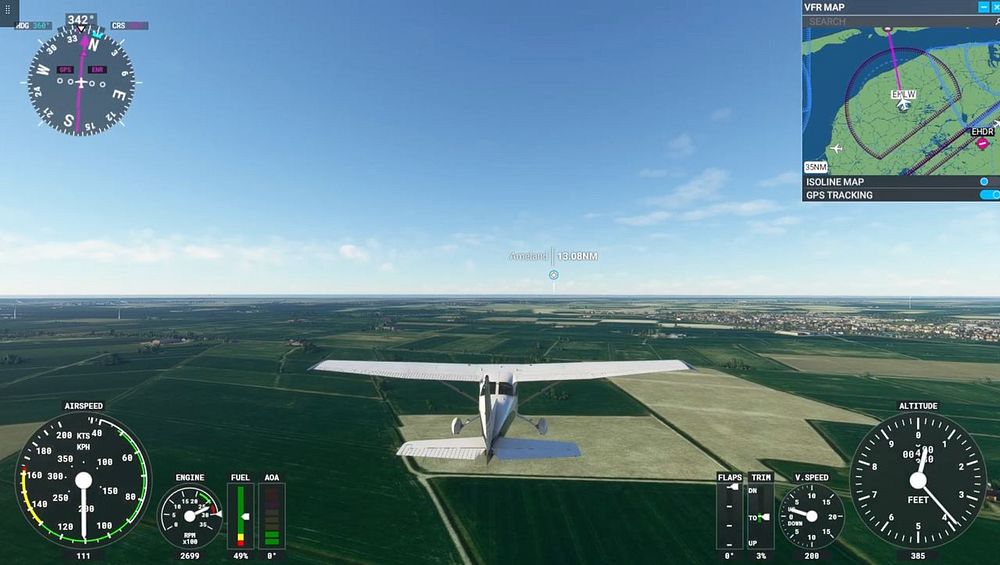The height and width of the screenshot is (565, 1000).
Task: Click the Ameland waypoint marker
Action: click(x=553, y=274)
